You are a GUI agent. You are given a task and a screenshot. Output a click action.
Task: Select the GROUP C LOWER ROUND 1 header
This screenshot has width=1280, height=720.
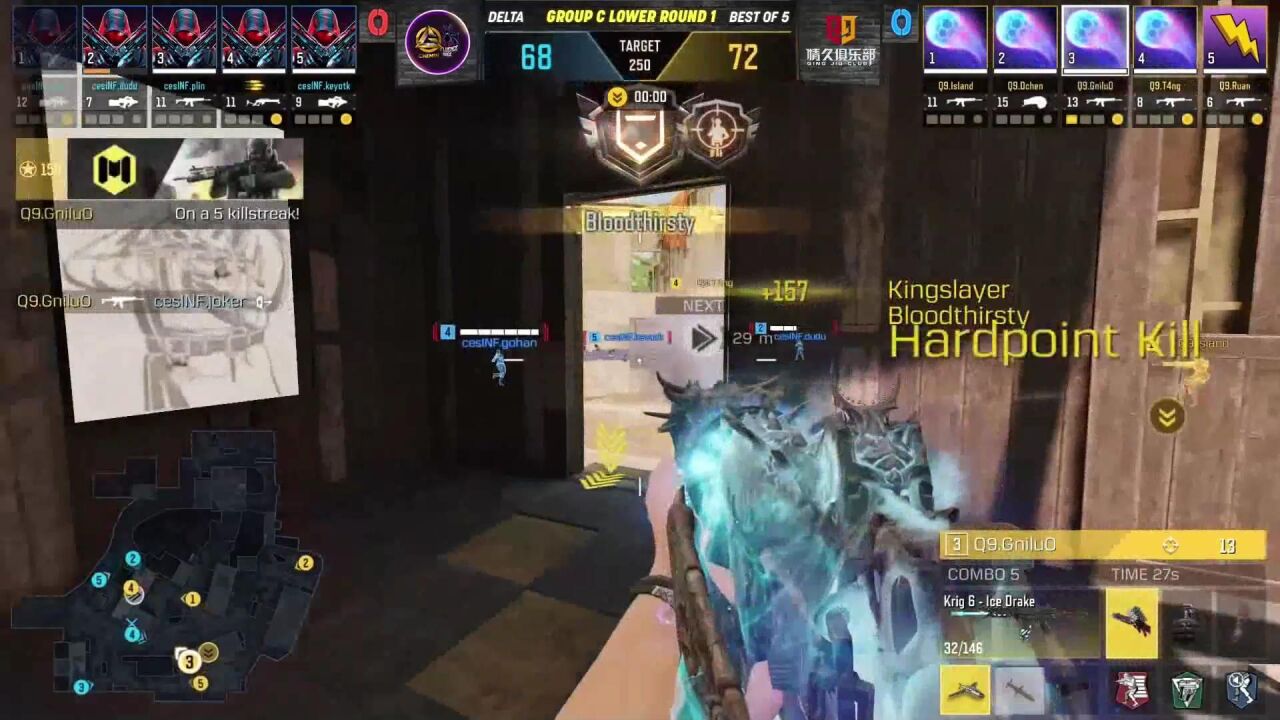coord(632,15)
